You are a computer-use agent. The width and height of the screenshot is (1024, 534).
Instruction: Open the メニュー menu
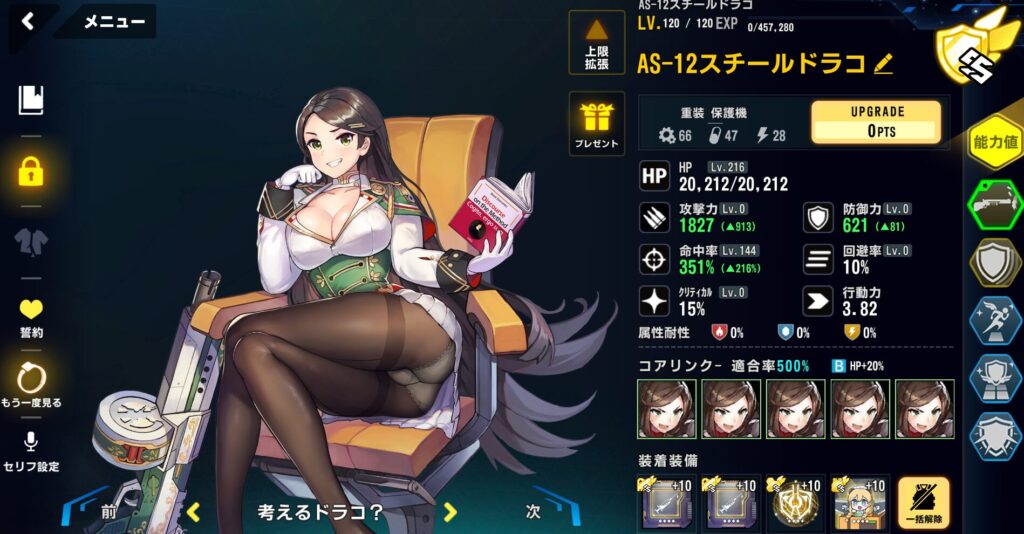coord(113,21)
